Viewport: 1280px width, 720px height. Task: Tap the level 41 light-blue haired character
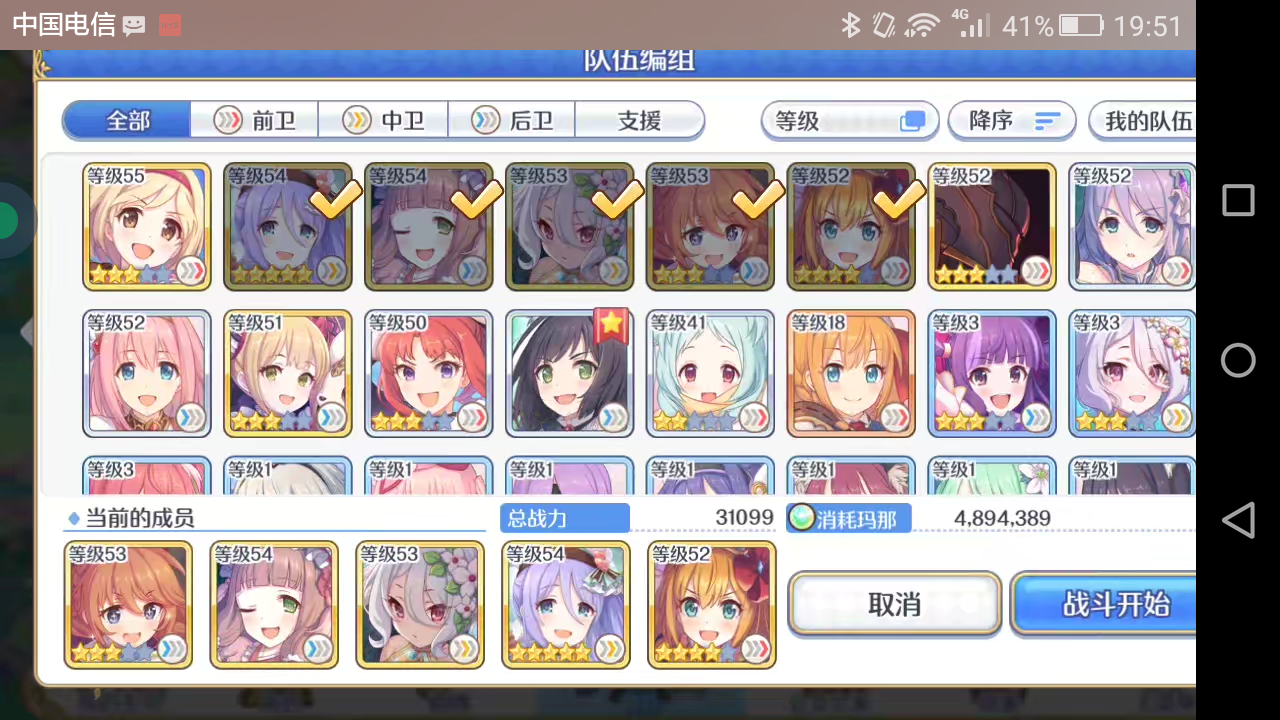click(x=710, y=373)
